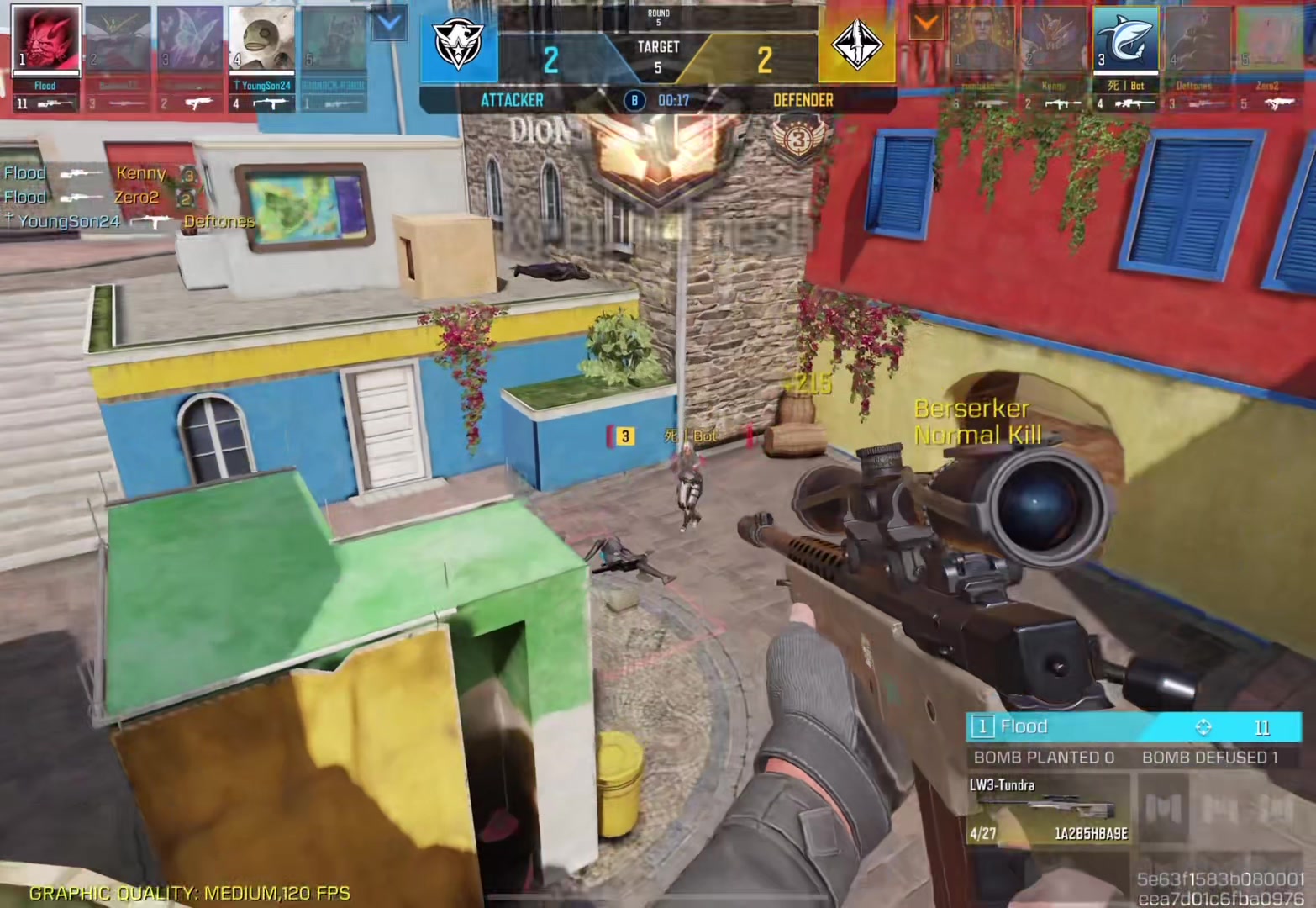1316x908 pixels.
Task: Click the attacker team eagle emblem
Action: pyautogui.click(x=458, y=46)
